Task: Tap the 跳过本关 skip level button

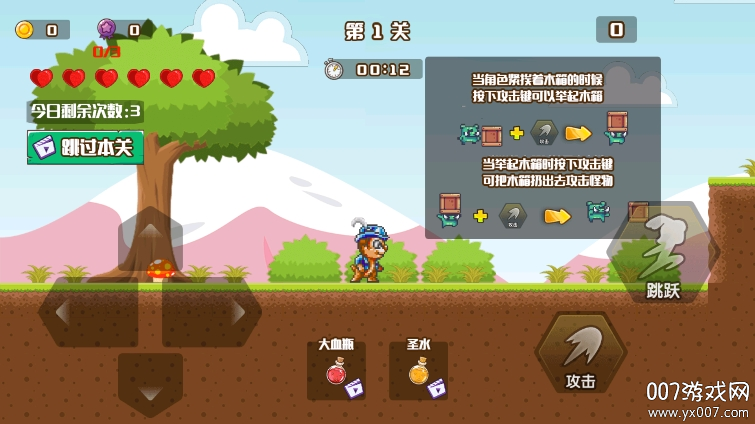Action: pos(85,147)
